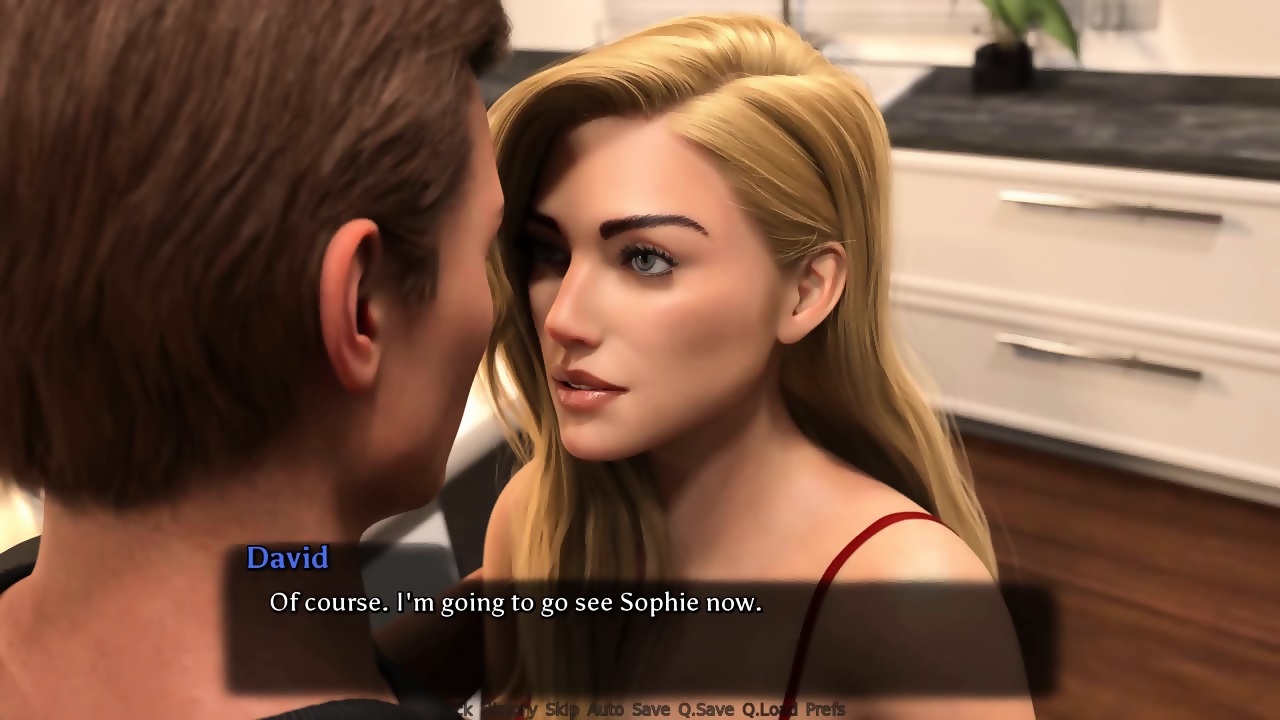Open the dialogue History log
Image resolution: width=1280 pixels, height=720 pixels.
(509, 710)
